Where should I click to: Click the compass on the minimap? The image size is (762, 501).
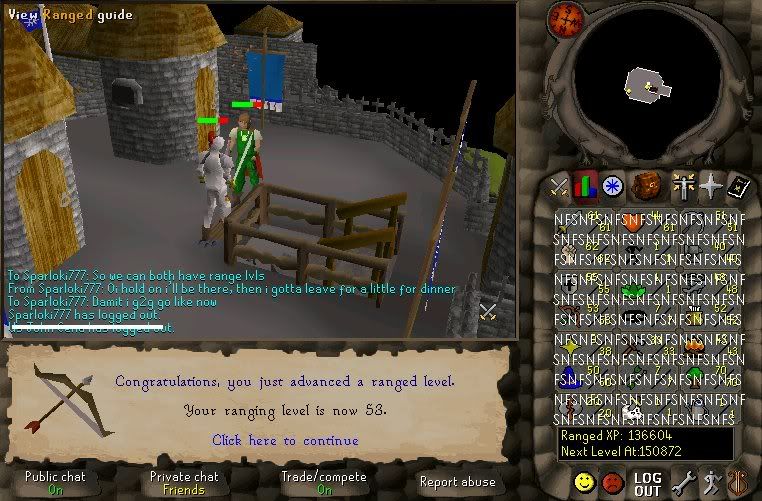click(566, 17)
